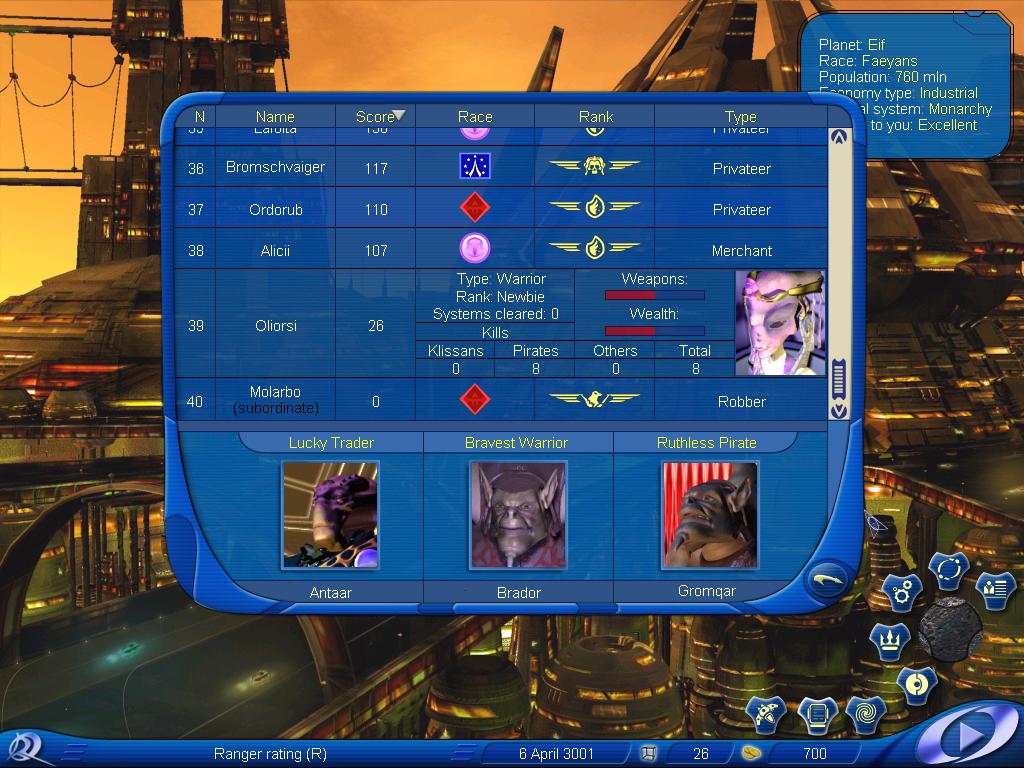Click the Name column header
This screenshot has height=768, width=1024.
tap(275, 117)
